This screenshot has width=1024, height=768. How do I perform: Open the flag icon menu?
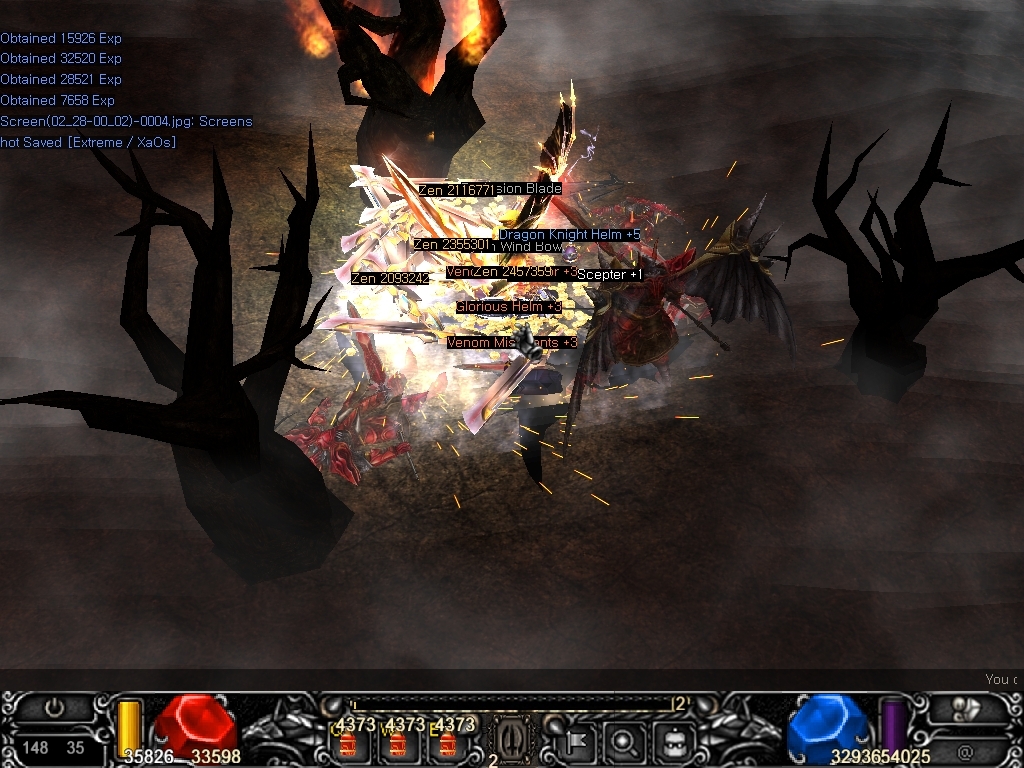[579, 742]
